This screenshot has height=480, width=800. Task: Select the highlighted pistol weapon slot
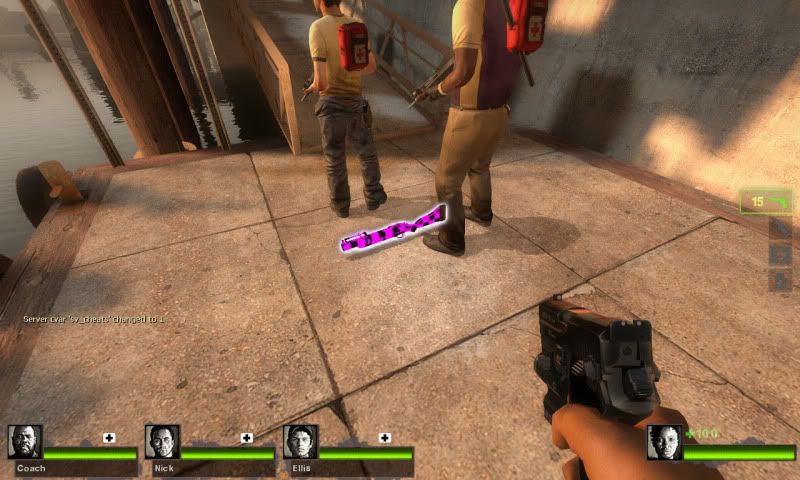click(766, 202)
